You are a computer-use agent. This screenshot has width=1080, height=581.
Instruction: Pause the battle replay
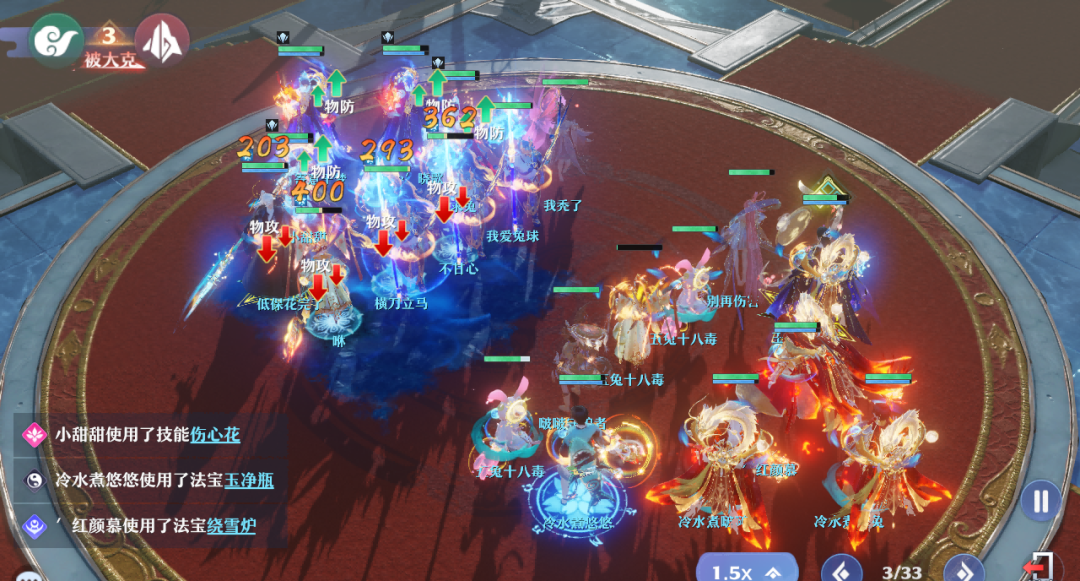[x=1040, y=499]
